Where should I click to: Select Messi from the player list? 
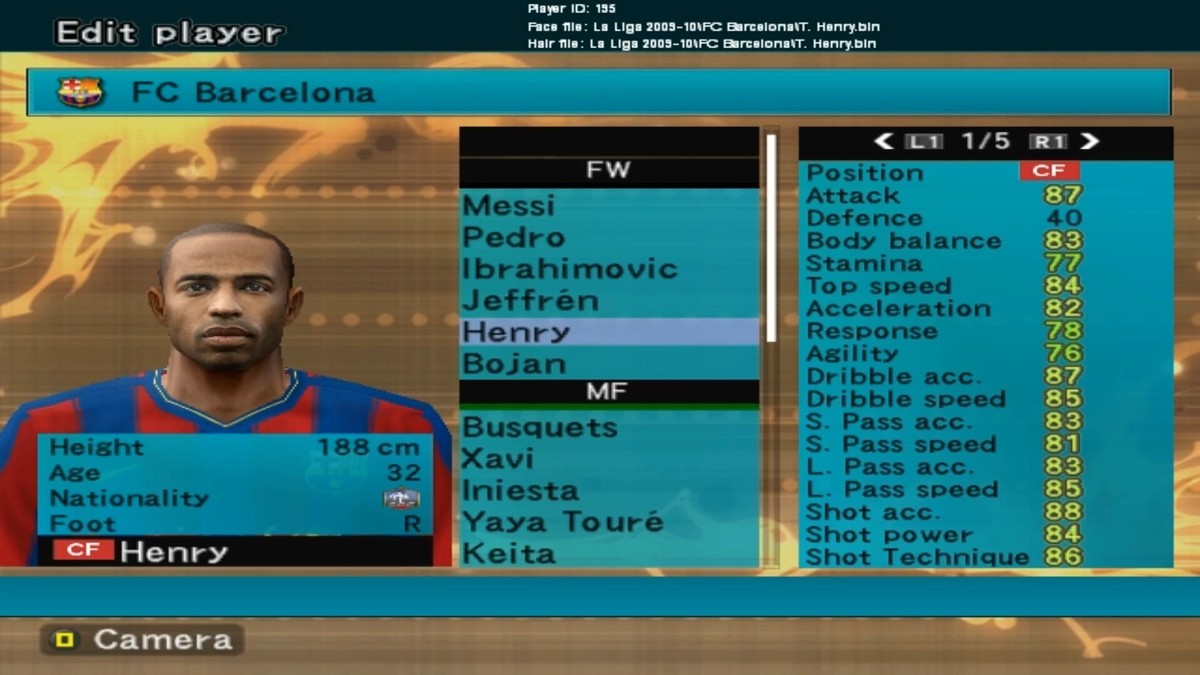pos(608,205)
